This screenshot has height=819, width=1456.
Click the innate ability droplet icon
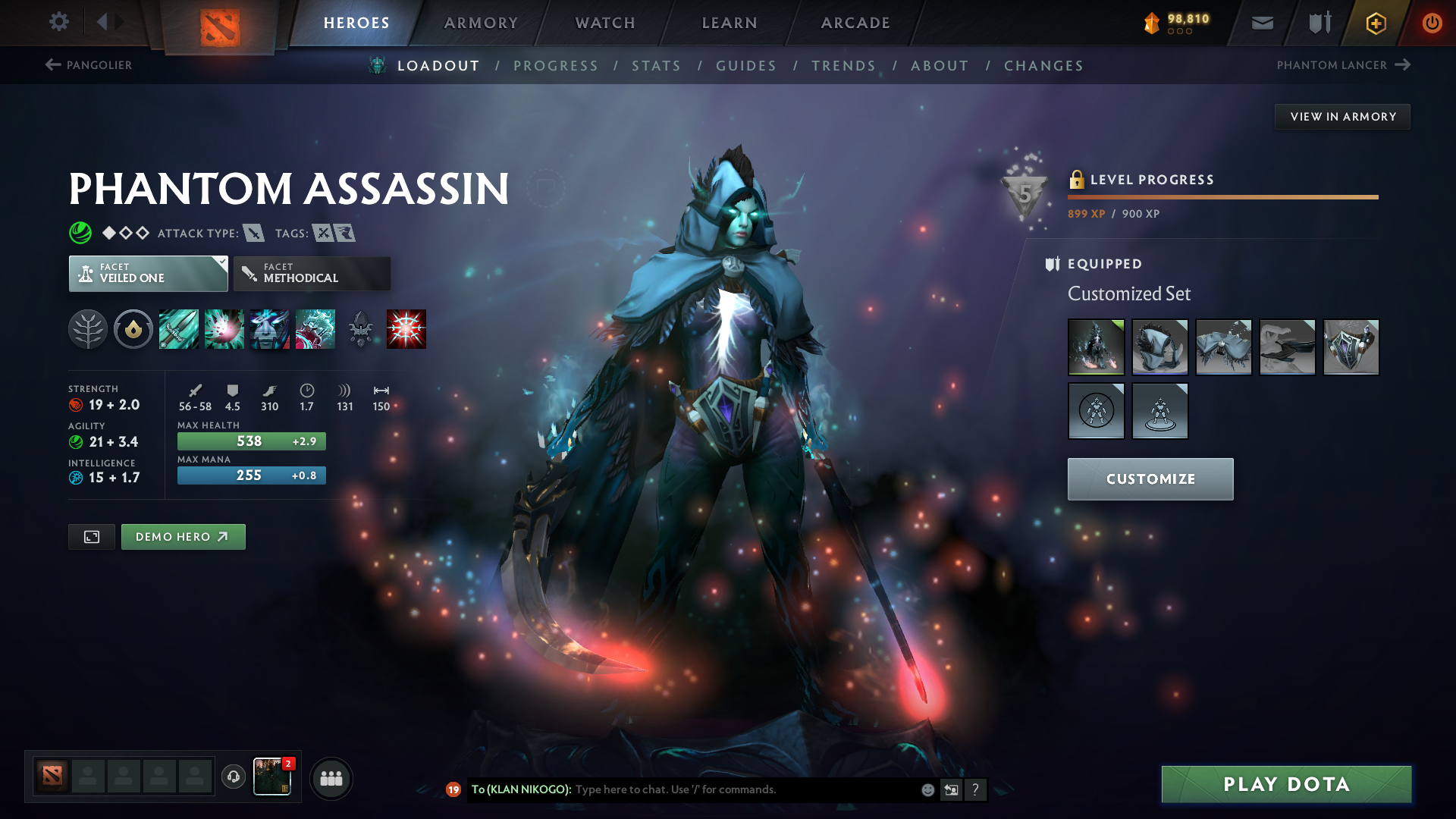pyautogui.click(x=133, y=328)
